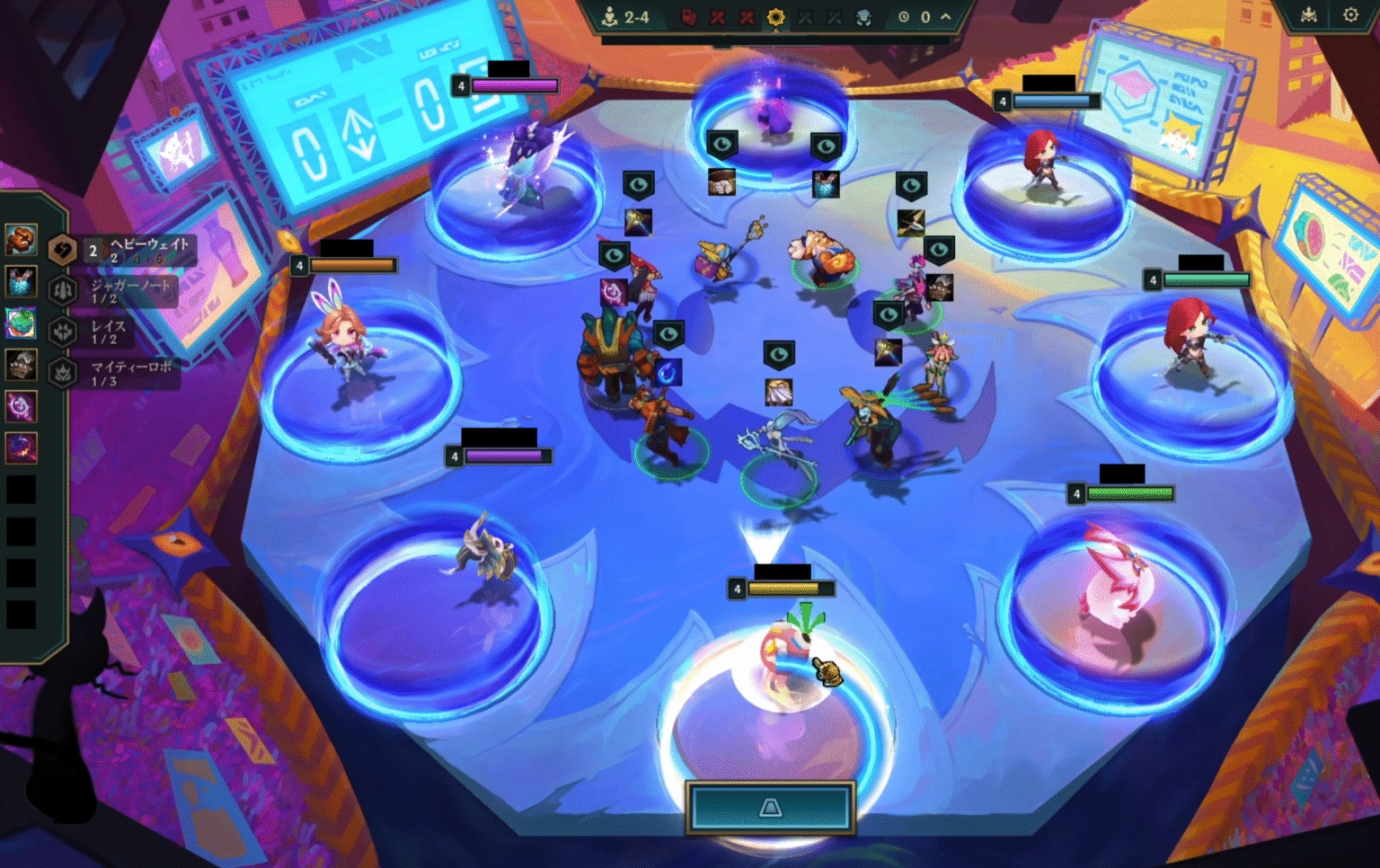This screenshot has height=868, width=1380.
Task: Click the Wraith trait hexagon icon
Action: pos(63,331)
